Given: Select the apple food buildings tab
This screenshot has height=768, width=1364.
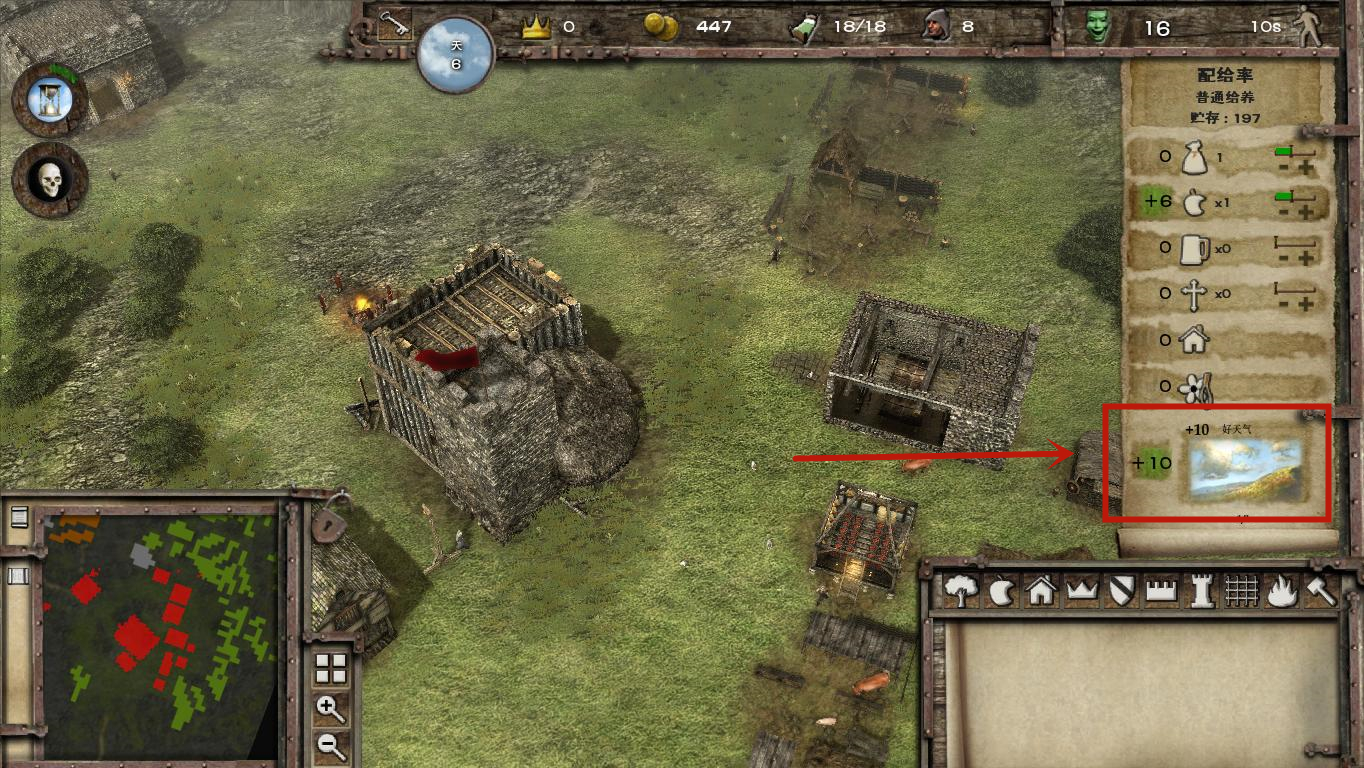Looking at the screenshot, I should pyautogui.click(x=1001, y=592).
